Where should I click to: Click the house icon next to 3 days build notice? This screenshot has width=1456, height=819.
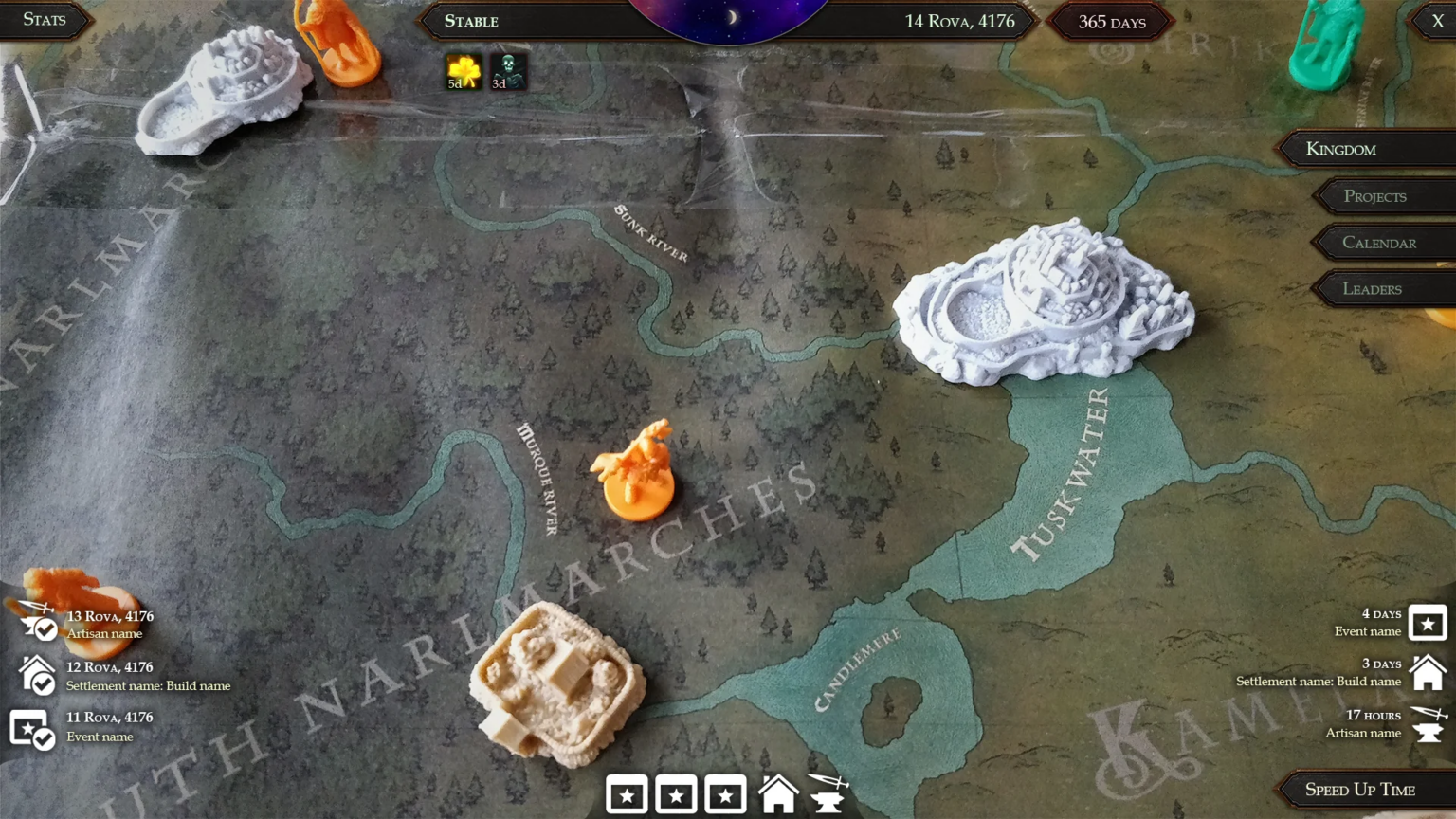1426,674
